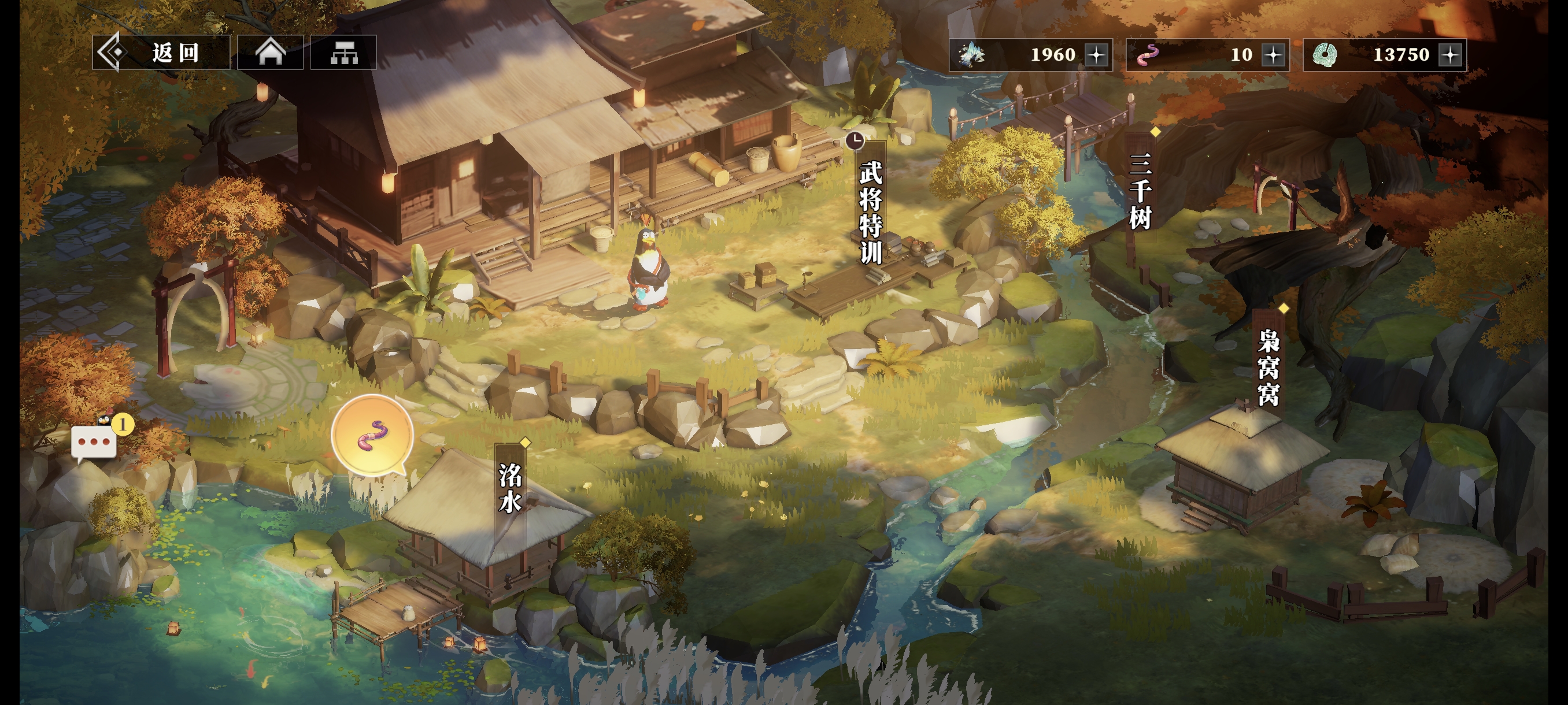The width and height of the screenshot is (1568, 705).
Task: Select the 洛水 location banner
Action: (x=510, y=487)
